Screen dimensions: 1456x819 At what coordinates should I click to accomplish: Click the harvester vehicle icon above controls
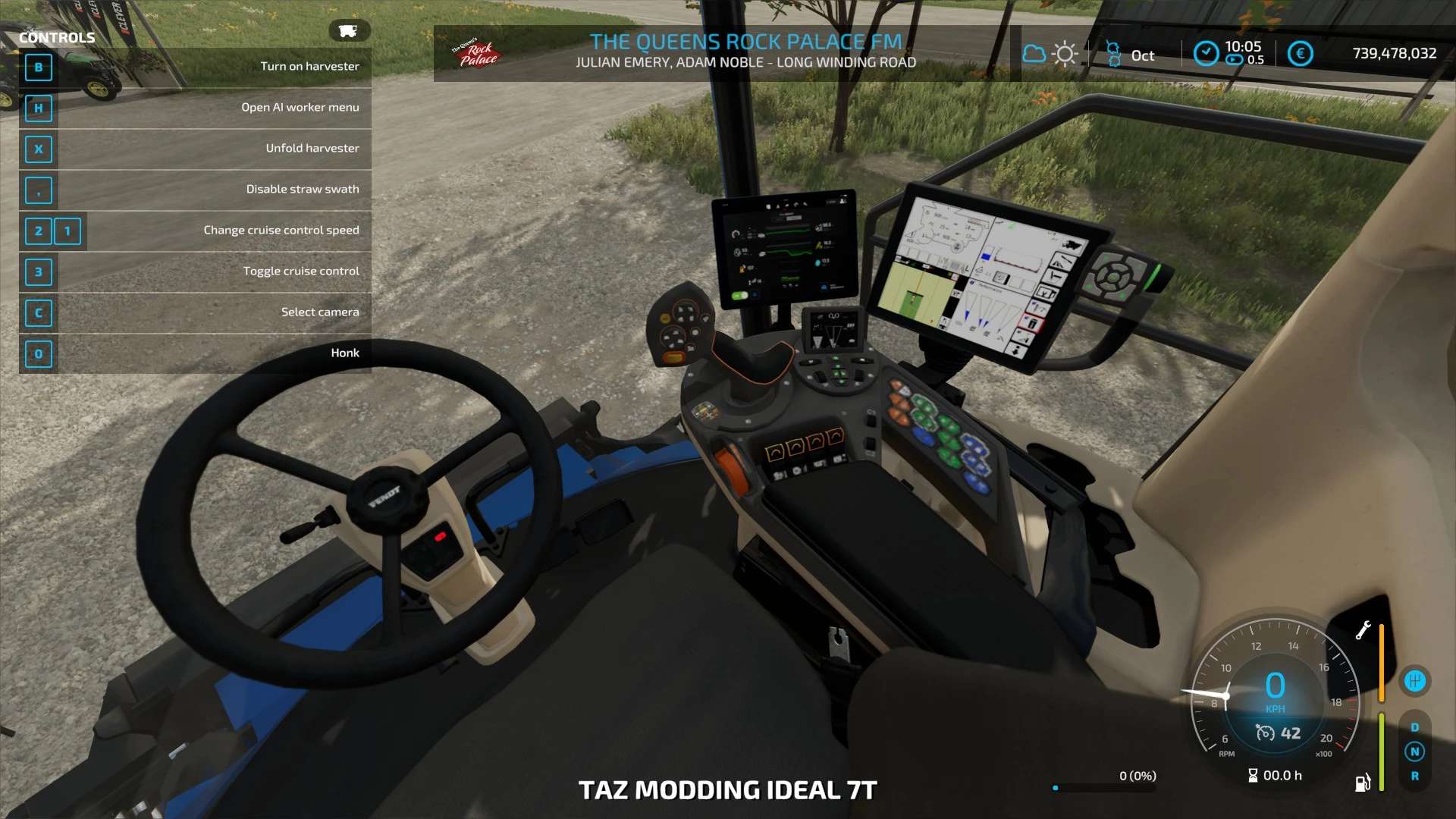coord(348,31)
